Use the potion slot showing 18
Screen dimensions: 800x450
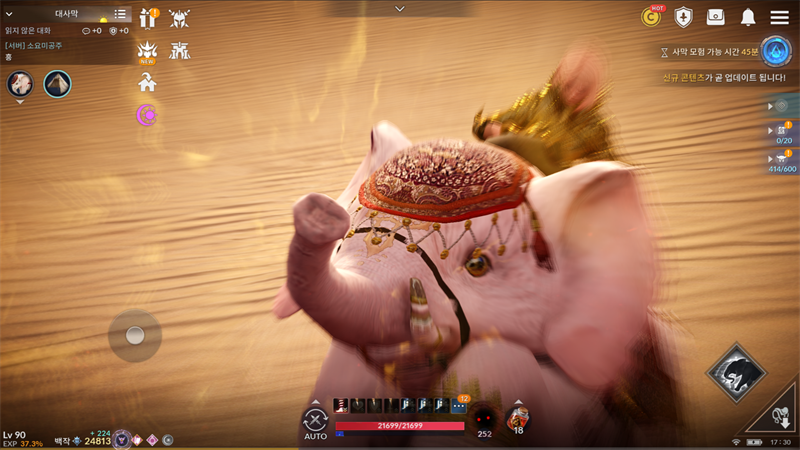[x=517, y=418]
